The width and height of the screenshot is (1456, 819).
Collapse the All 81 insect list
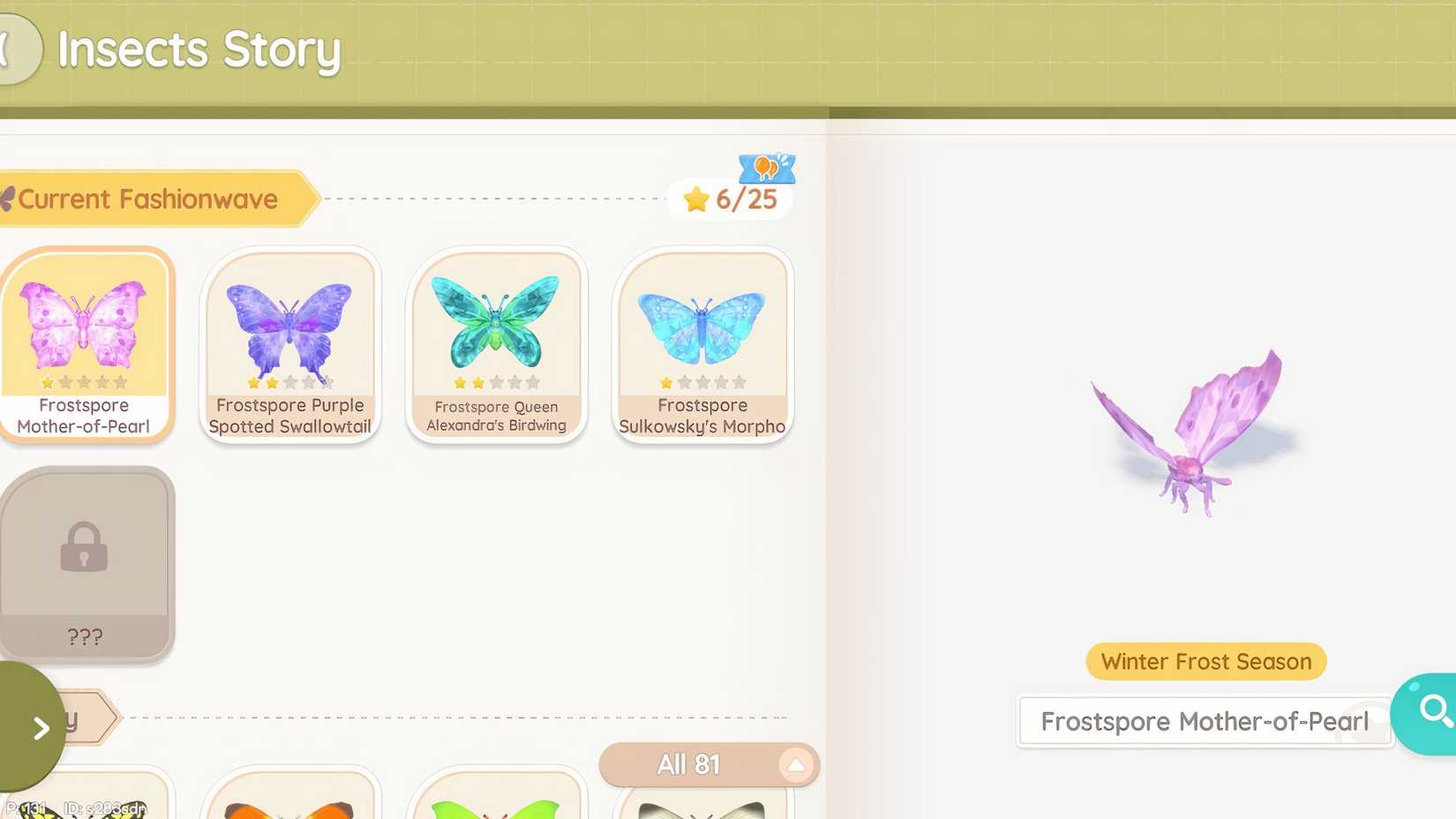coord(795,763)
